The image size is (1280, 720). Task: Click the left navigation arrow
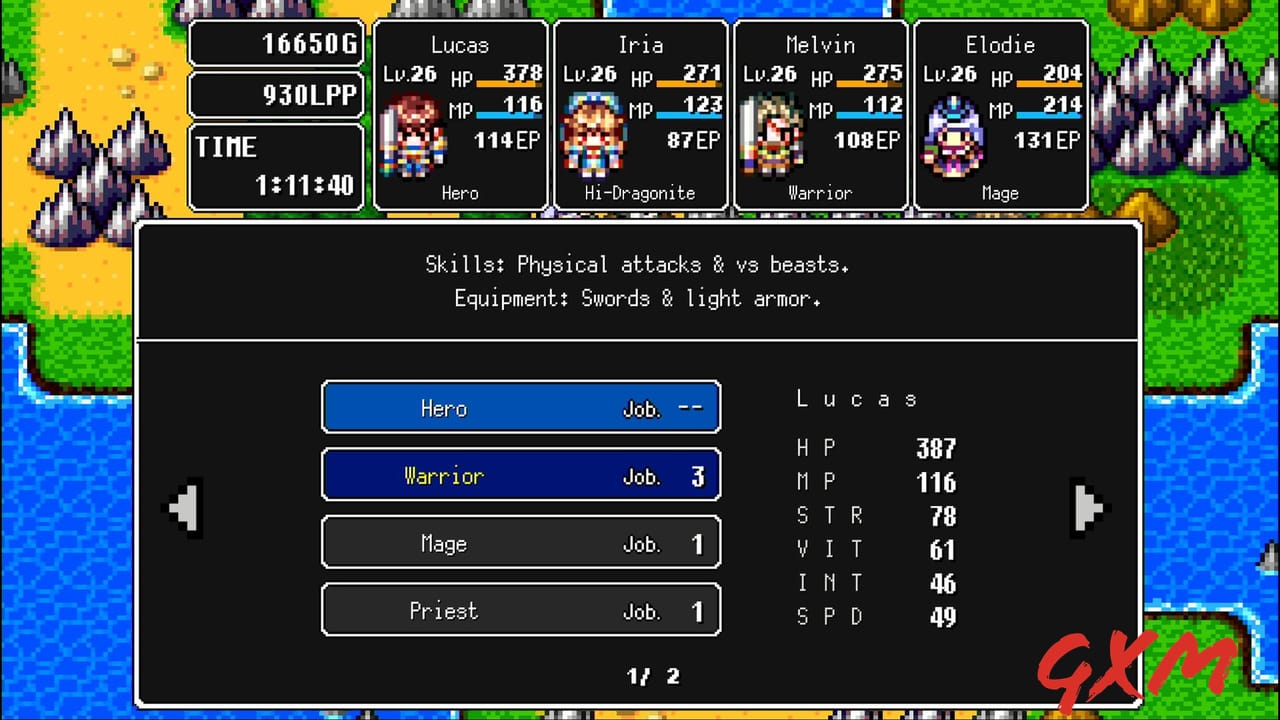tap(185, 508)
